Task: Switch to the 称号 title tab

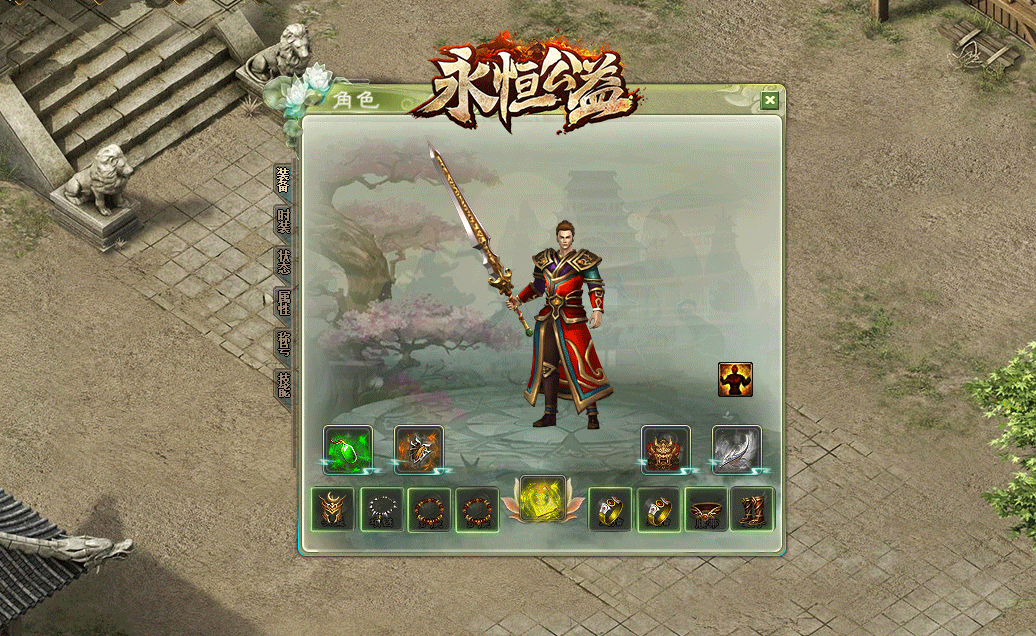Action: pos(284,343)
